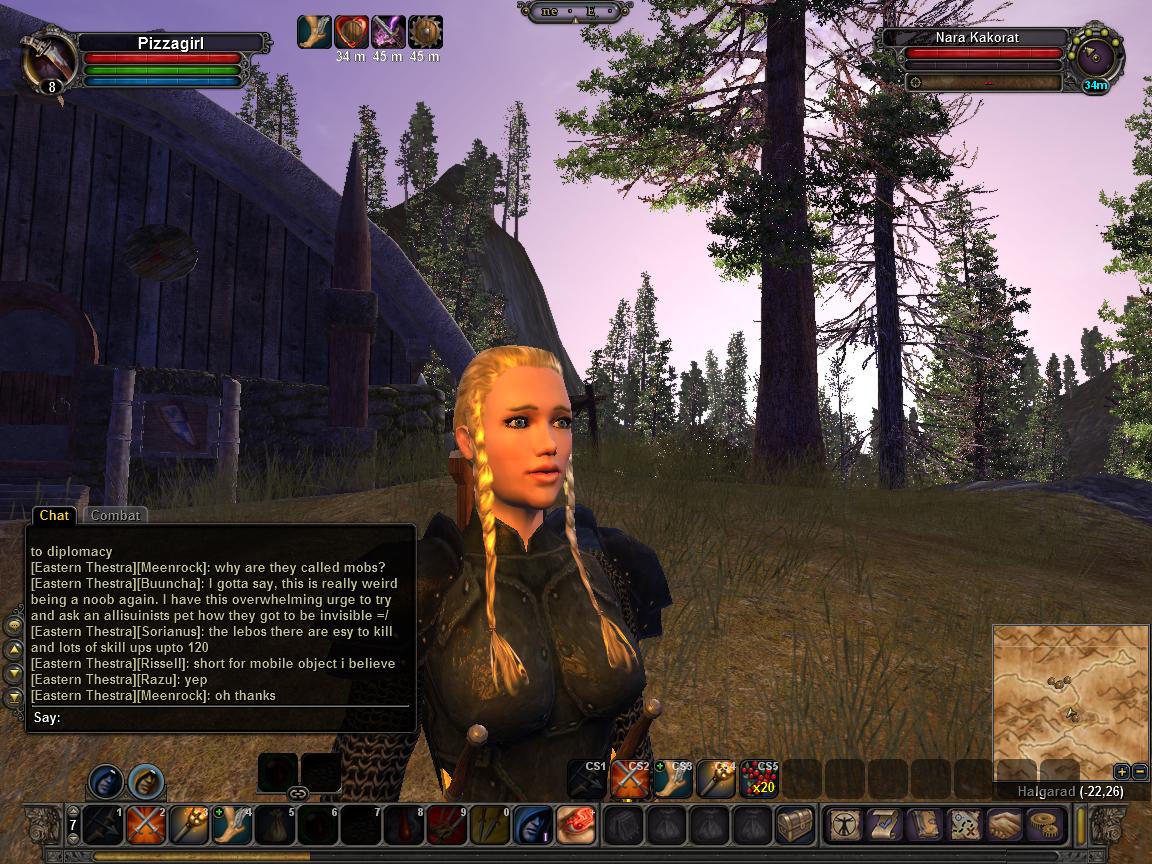Image resolution: width=1152 pixels, height=864 pixels.
Task: Switch to the Combat chat tab
Action: coord(115,516)
